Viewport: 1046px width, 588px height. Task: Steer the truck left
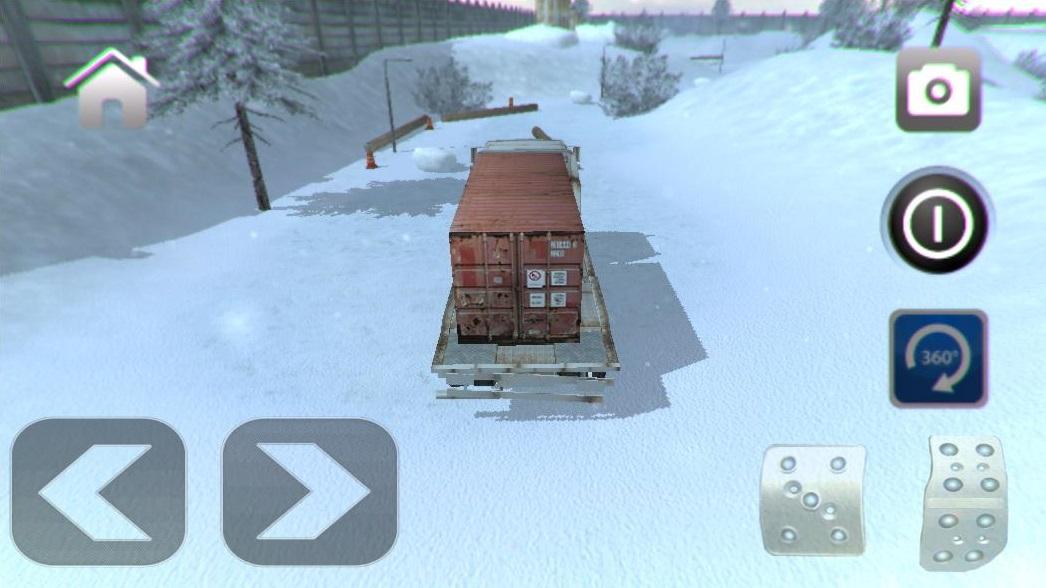coord(98,491)
